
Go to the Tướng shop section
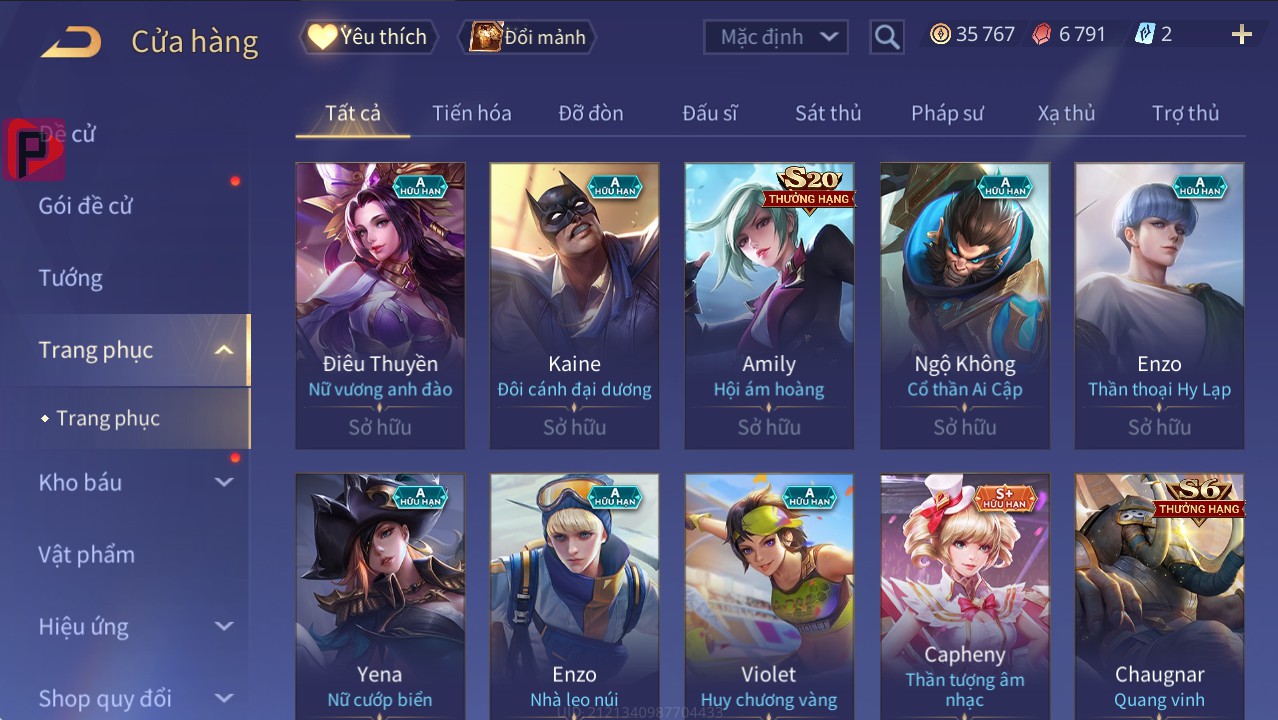pyautogui.click(x=71, y=278)
